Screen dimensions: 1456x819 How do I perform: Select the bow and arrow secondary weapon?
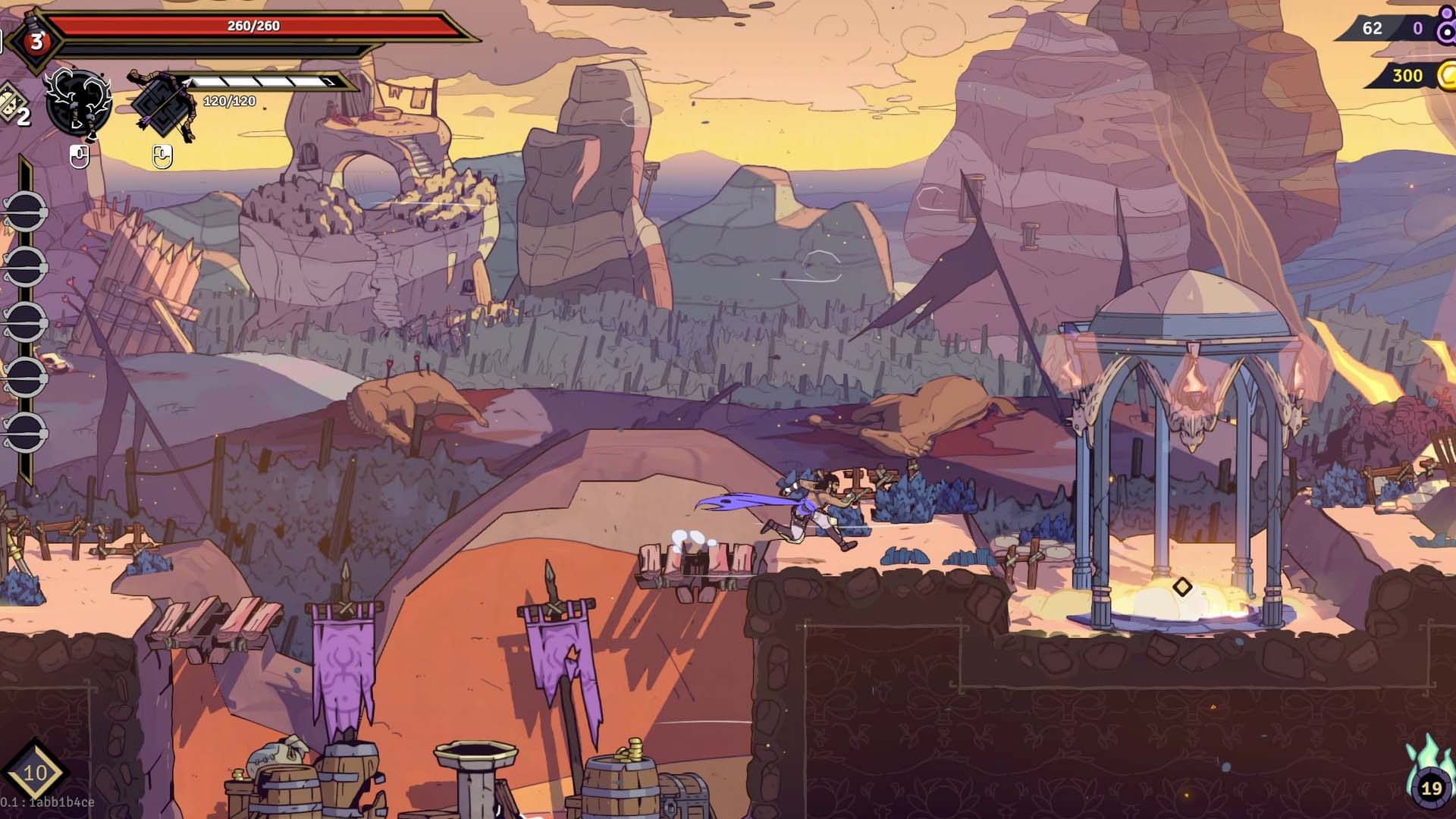point(163,105)
